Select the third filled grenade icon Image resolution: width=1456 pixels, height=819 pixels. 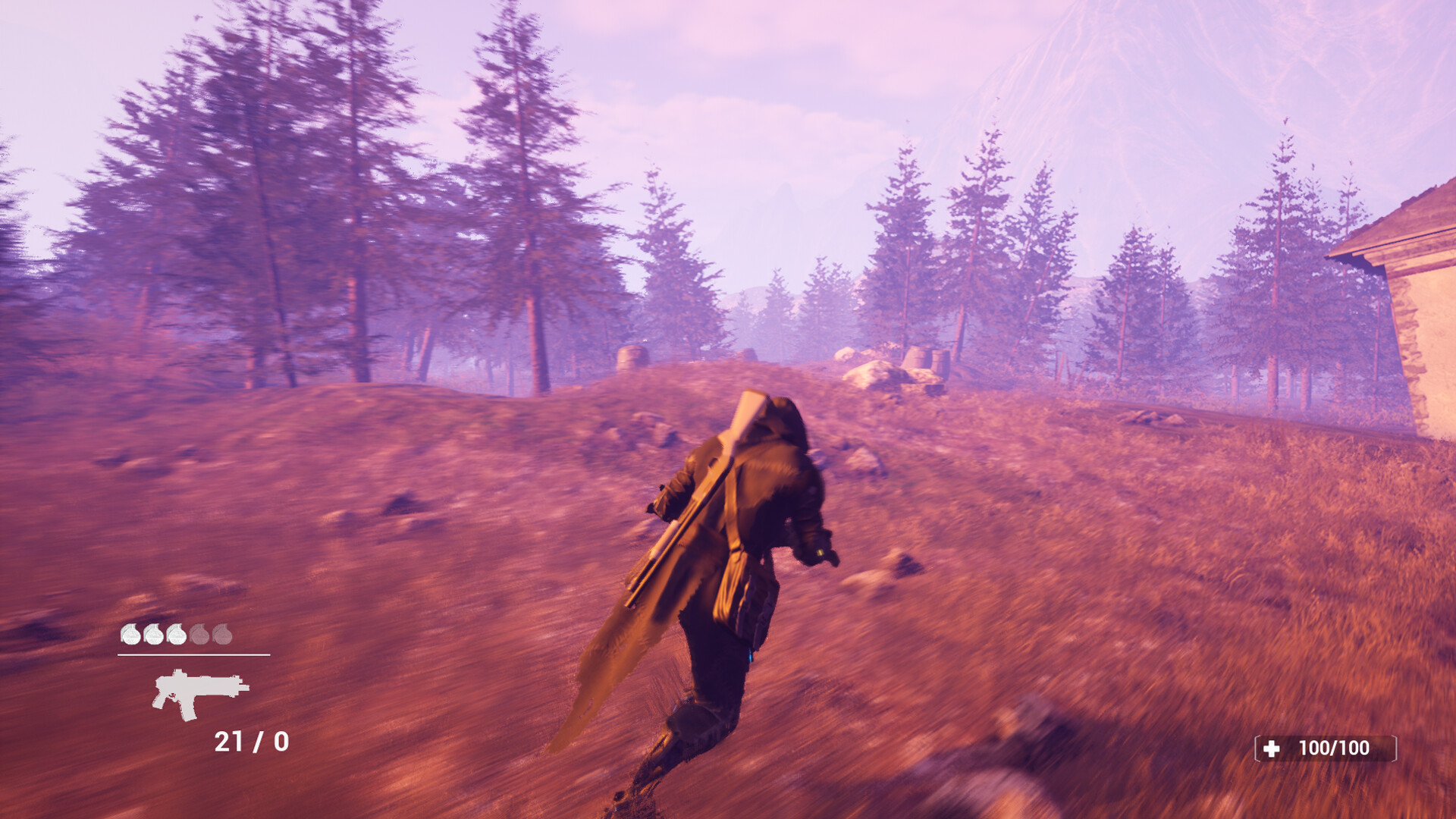[177, 635]
